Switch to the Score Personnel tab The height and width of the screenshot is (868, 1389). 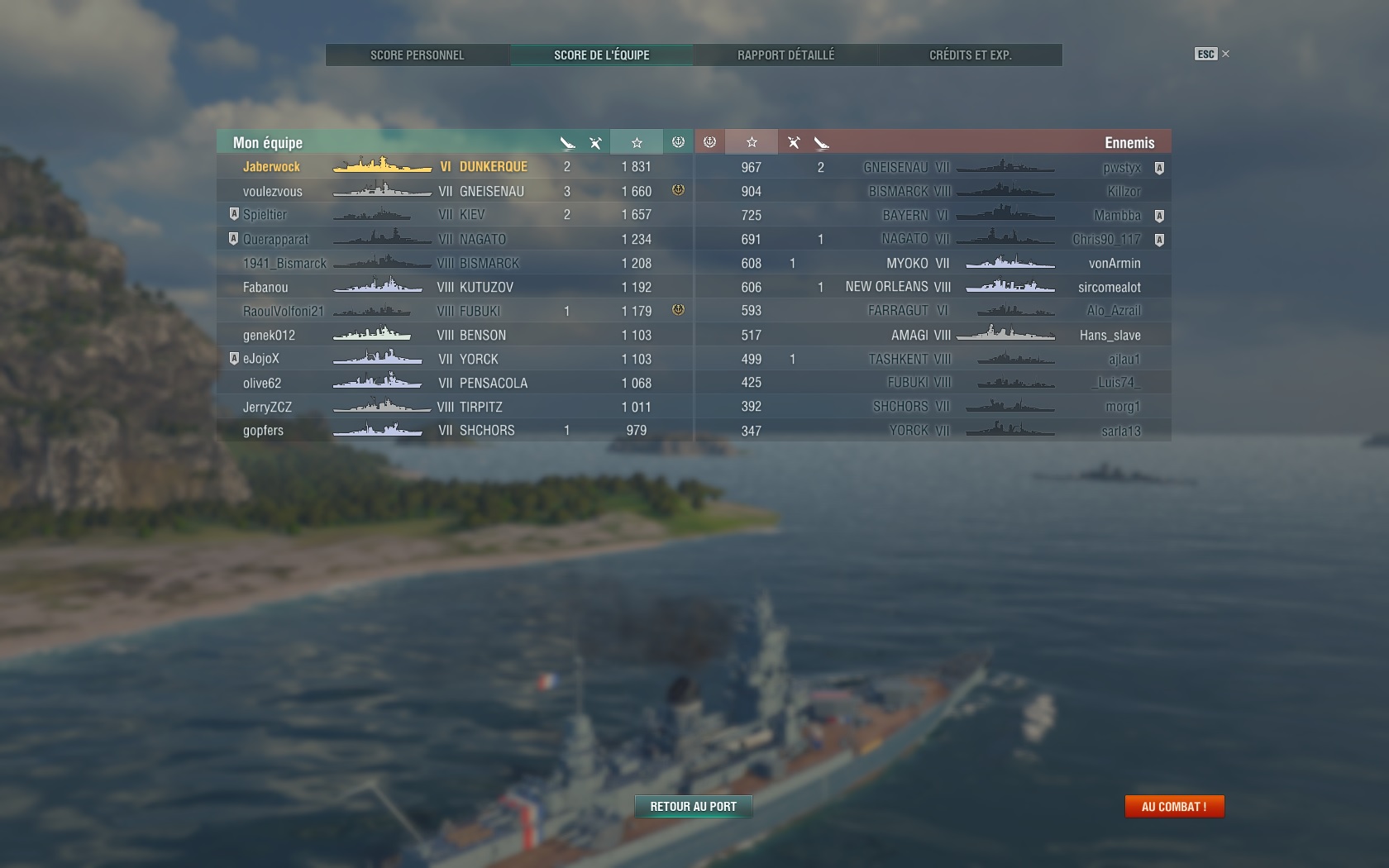pos(417,55)
